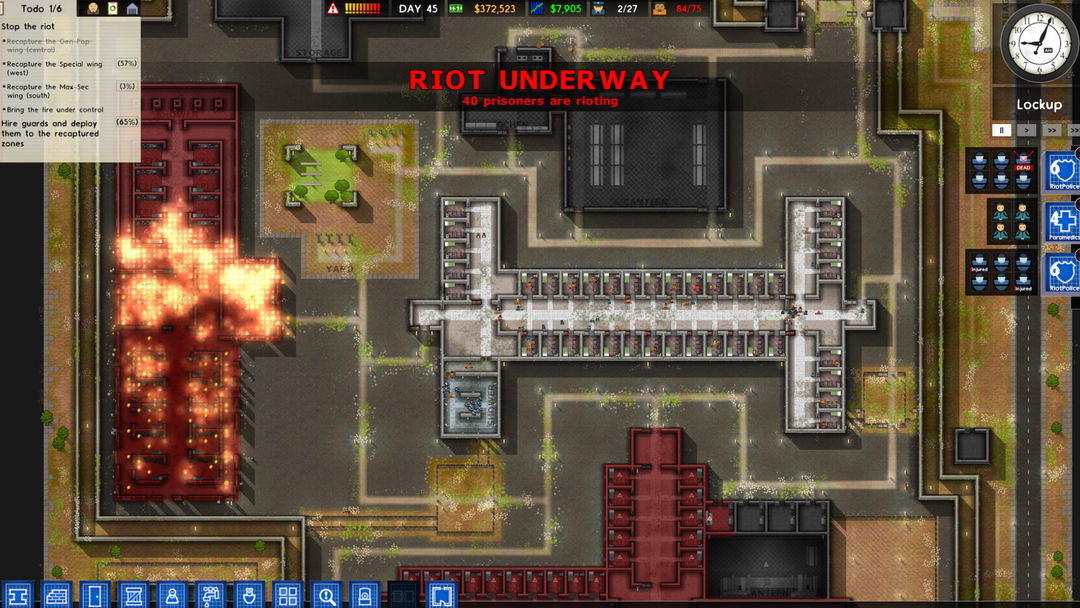Select the four-person paramedic team

(x=1009, y=221)
